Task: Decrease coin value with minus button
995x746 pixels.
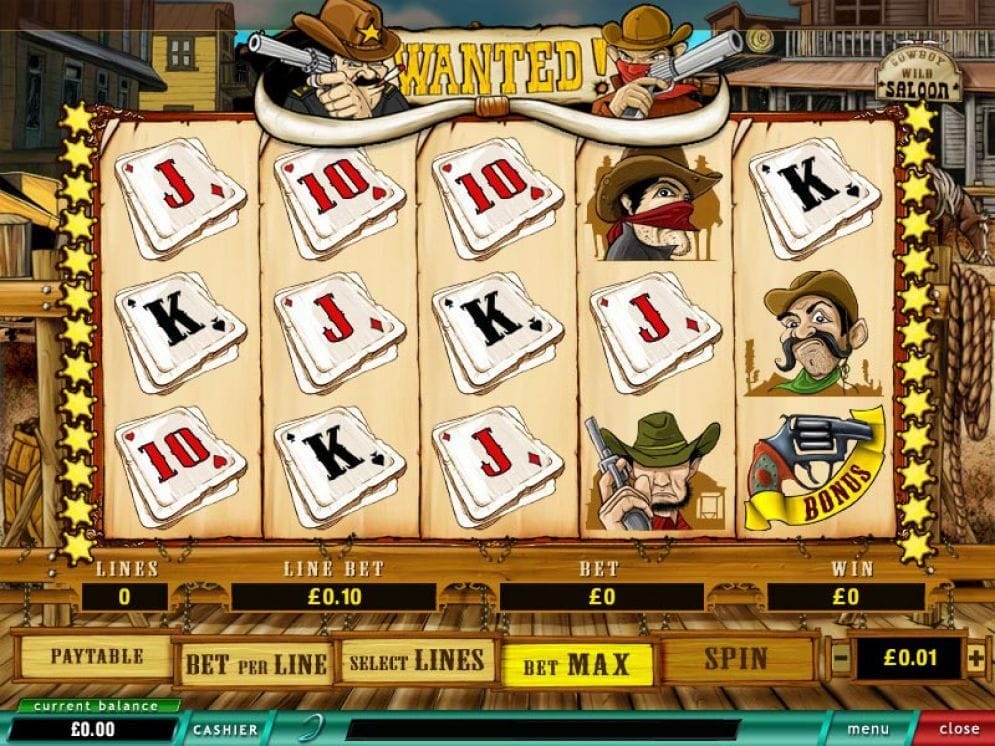Action: (841, 659)
